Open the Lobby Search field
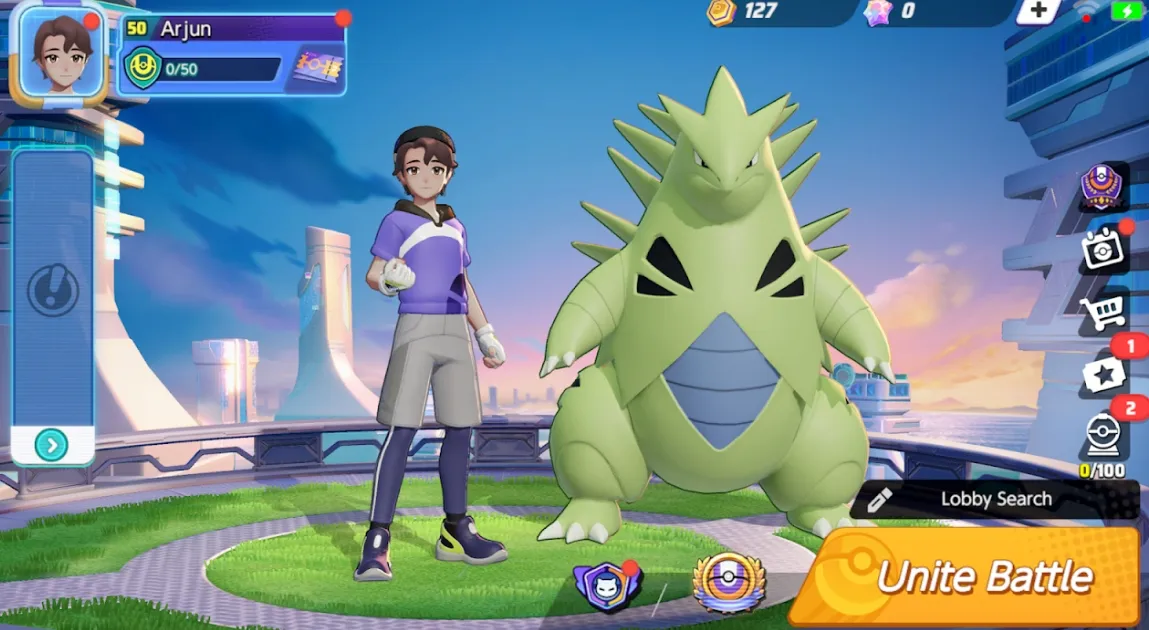 994,499
